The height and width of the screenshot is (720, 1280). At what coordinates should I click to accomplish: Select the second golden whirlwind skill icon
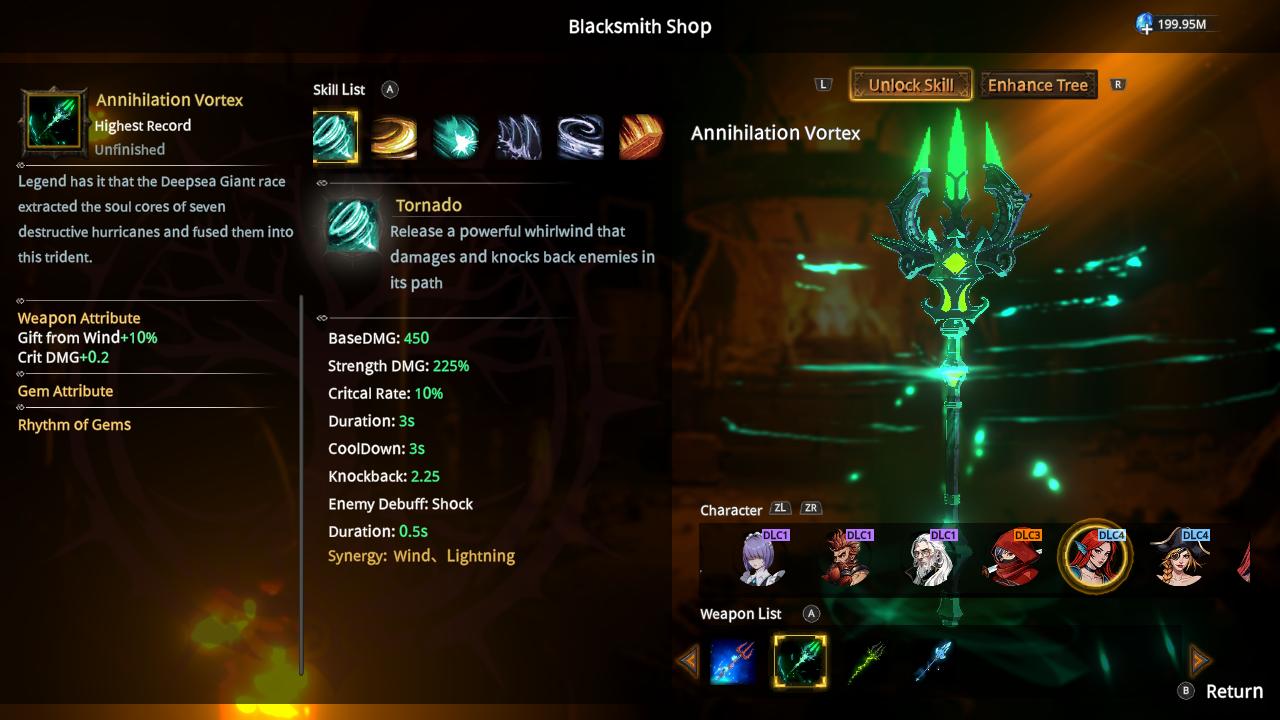coord(394,138)
